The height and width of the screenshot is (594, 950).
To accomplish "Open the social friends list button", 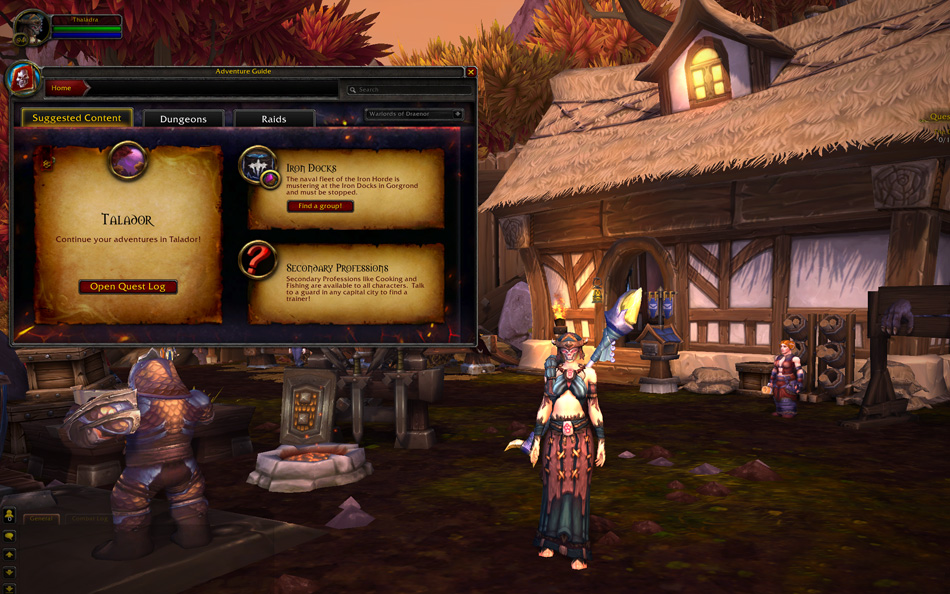I will point(9,516).
